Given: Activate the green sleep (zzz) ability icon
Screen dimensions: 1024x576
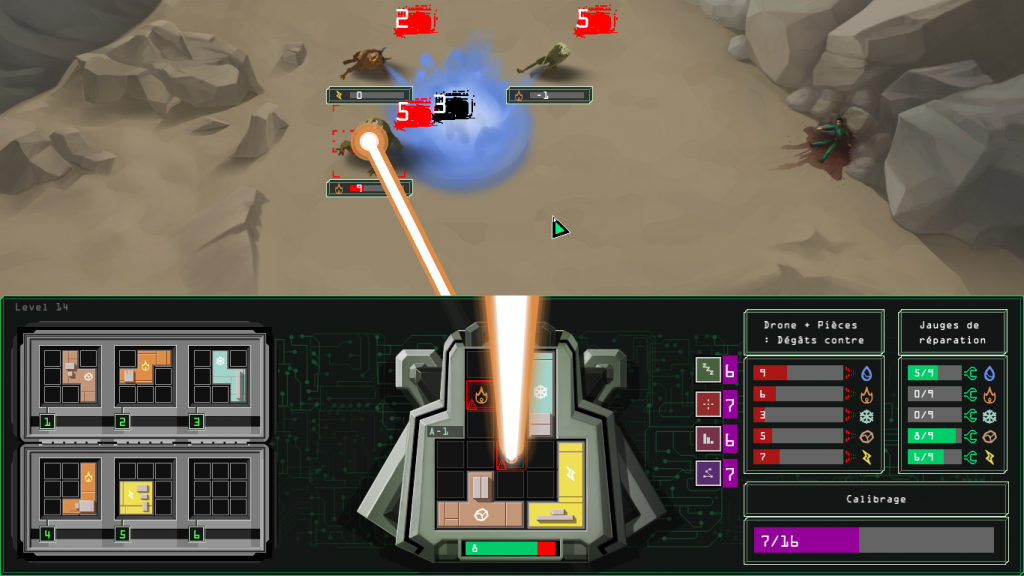Looking at the screenshot, I should point(708,370).
